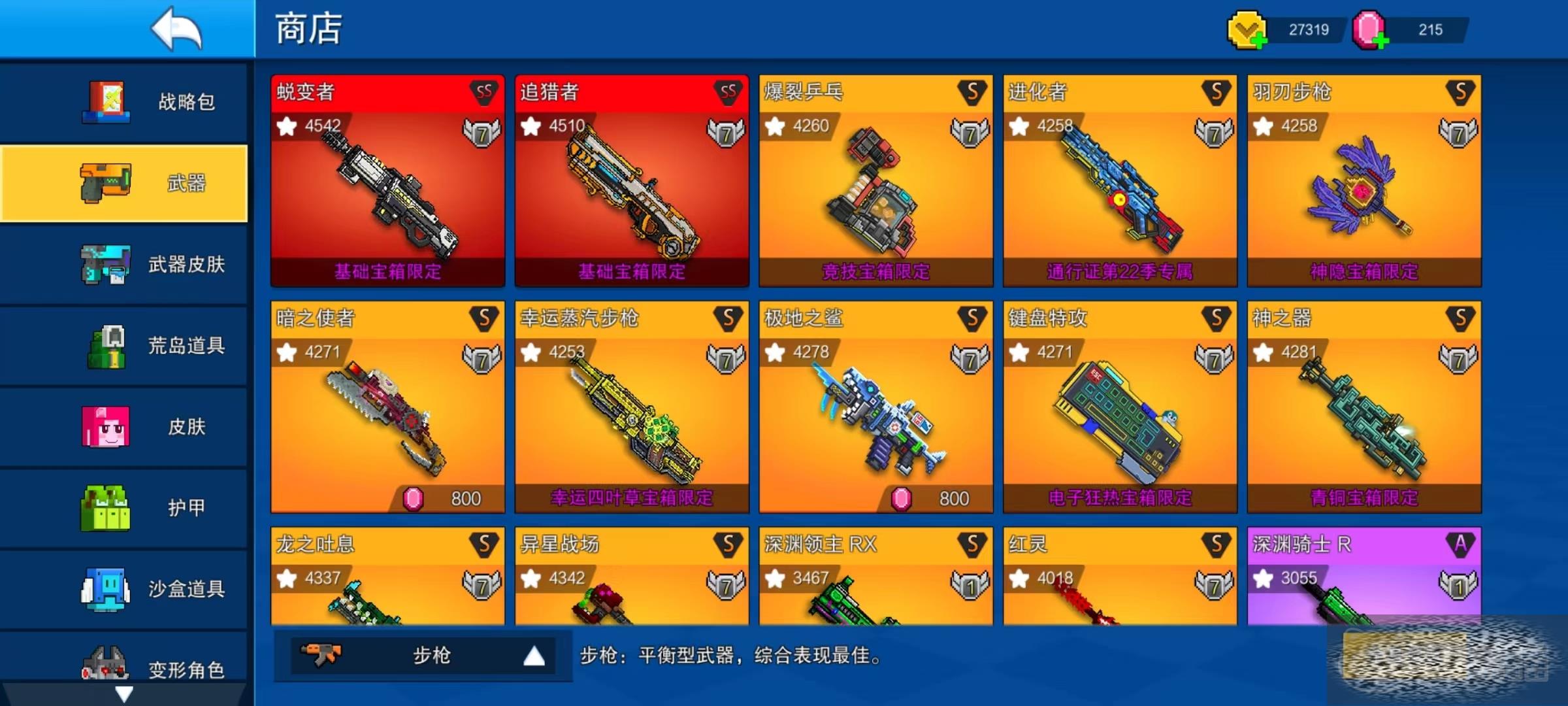The height and width of the screenshot is (706, 1568).
Task: Select the 蜕变者 weapon card
Action: 387,181
